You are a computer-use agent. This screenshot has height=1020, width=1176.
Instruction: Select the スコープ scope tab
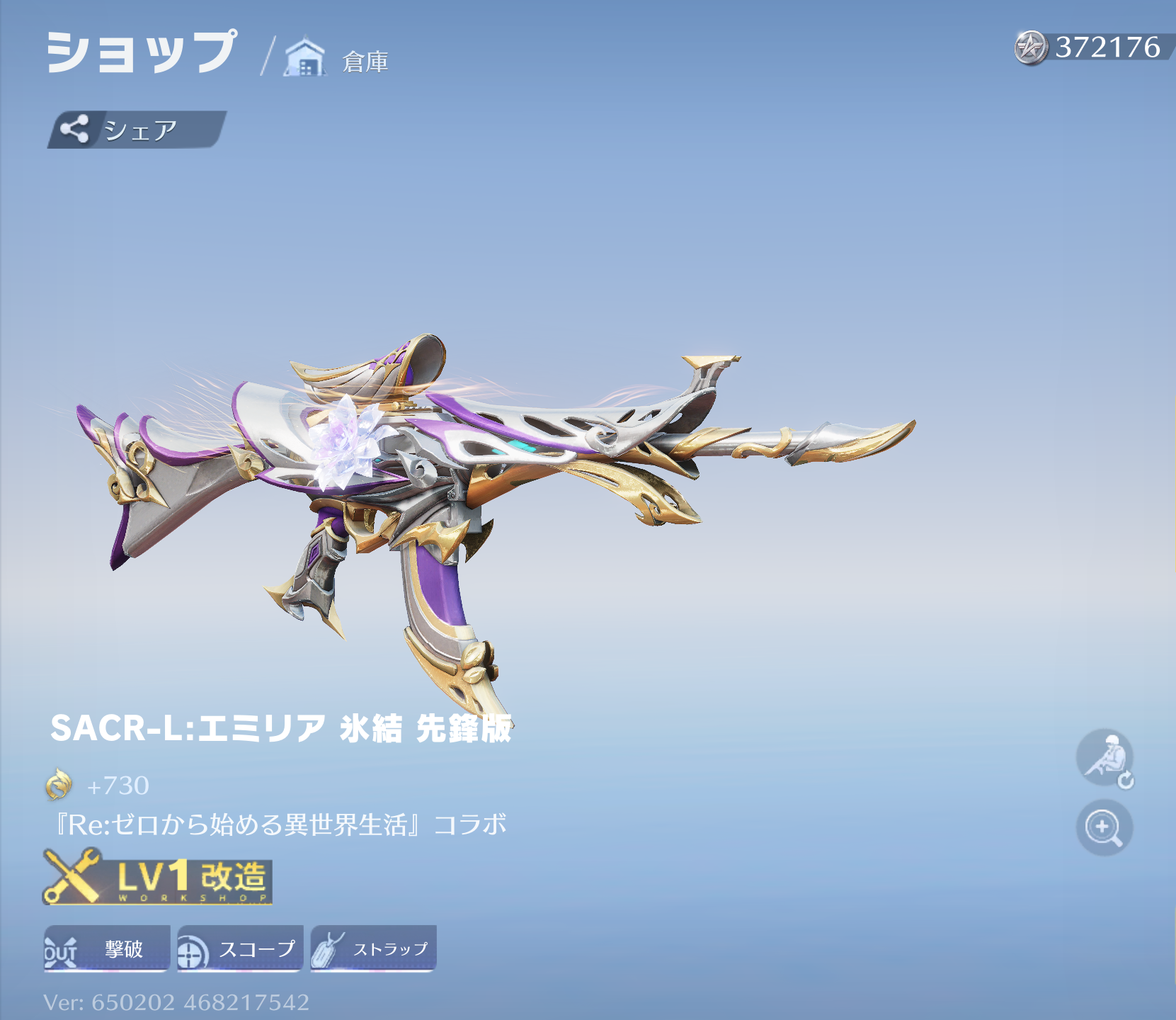[240, 948]
